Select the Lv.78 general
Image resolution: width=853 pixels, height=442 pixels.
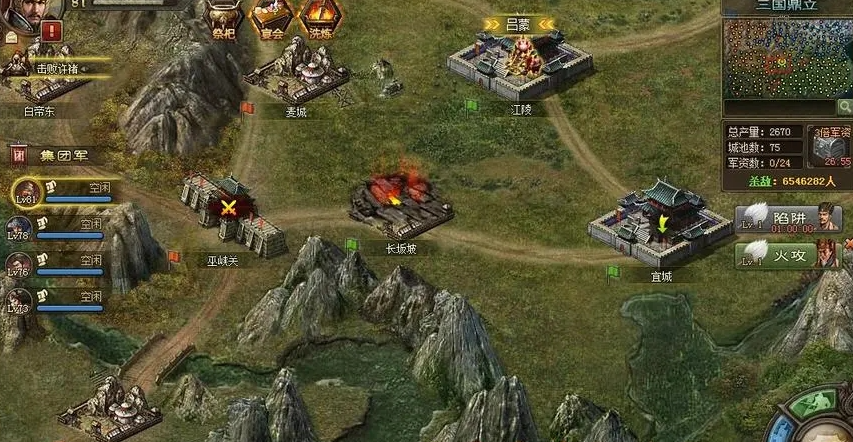21,227
